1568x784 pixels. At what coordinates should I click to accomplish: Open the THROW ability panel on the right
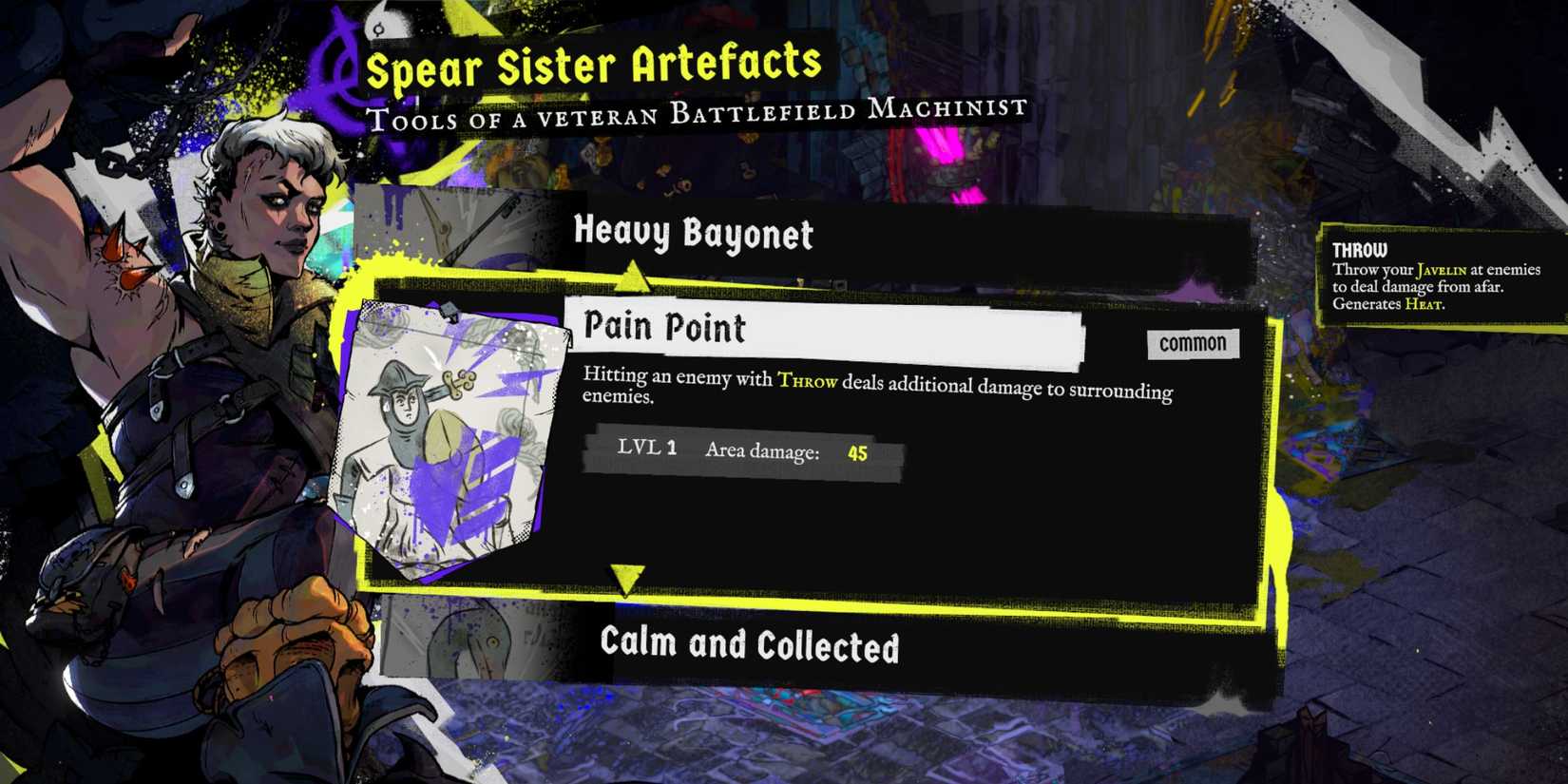click(x=1440, y=276)
